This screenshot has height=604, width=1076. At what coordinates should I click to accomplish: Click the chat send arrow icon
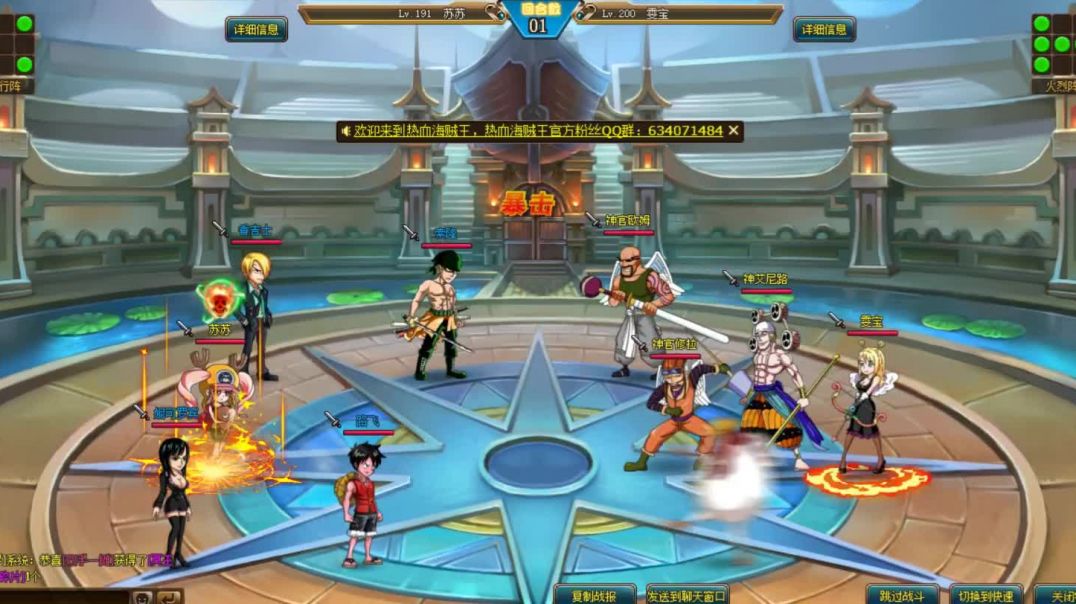tap(170, 597)
